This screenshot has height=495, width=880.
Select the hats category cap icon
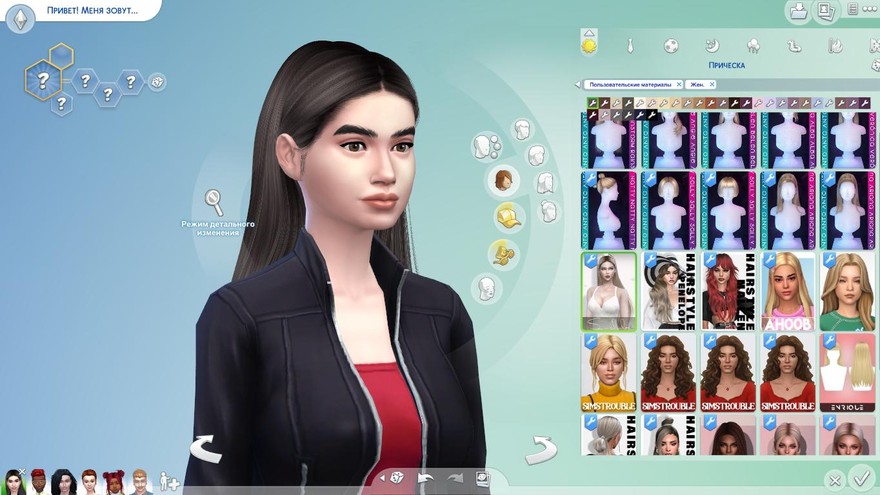[507, 216]
